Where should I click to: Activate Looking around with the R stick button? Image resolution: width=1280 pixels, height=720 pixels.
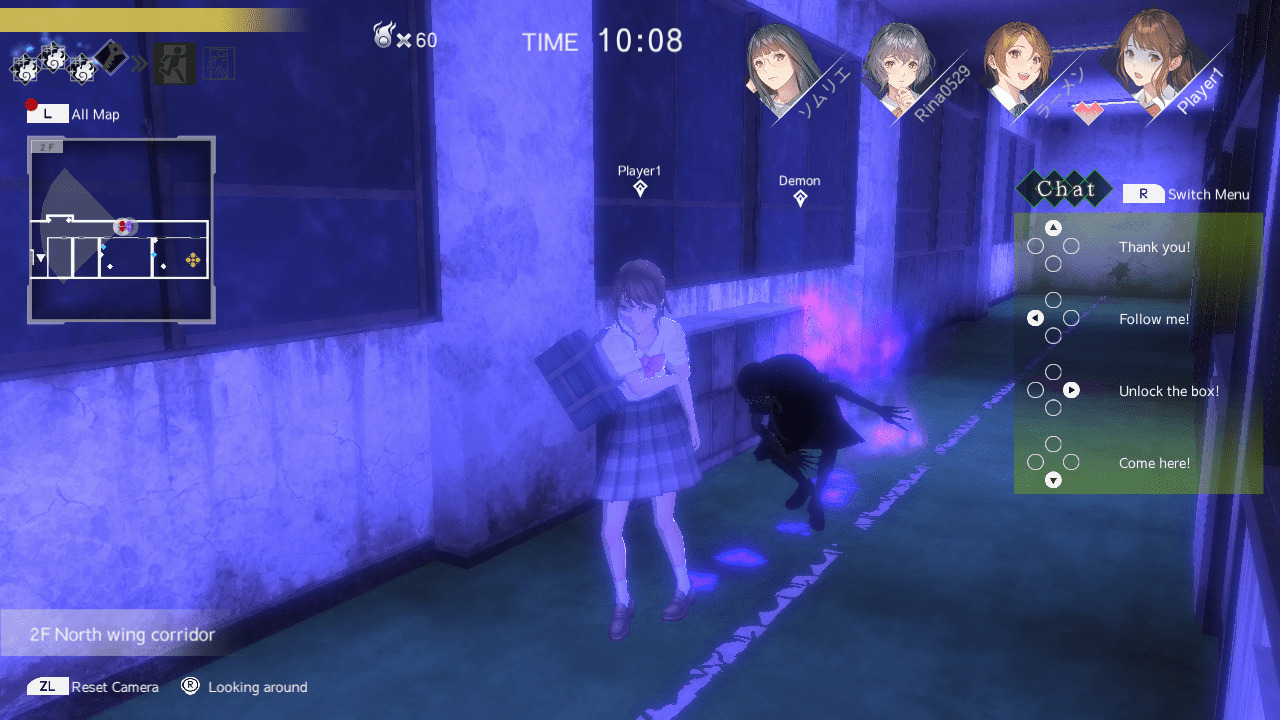pyautogui.click(x=186, y=687)
